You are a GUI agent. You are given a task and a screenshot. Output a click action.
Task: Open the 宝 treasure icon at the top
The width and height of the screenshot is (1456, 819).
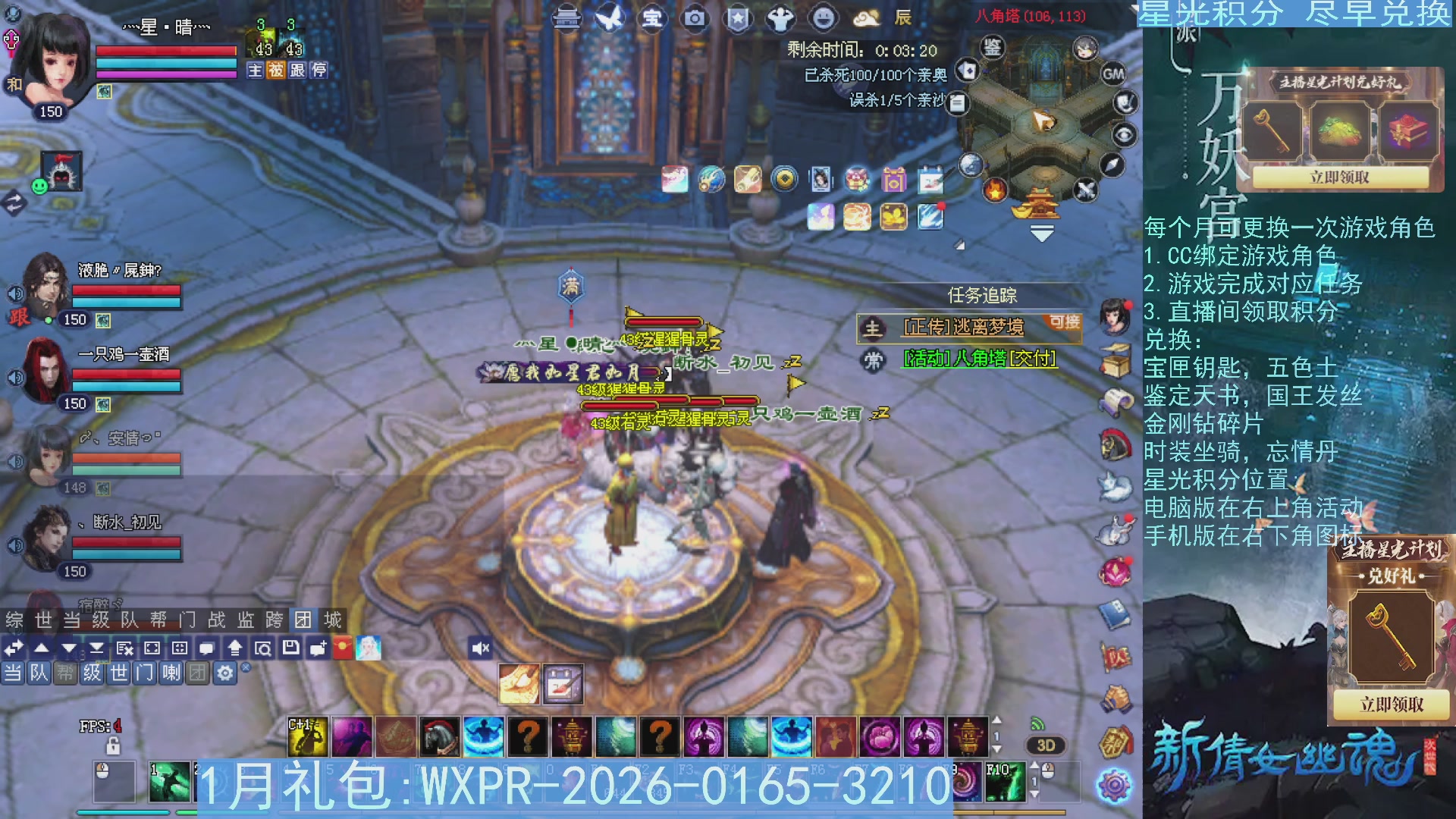pyautogui.click(x=652, y=19)
